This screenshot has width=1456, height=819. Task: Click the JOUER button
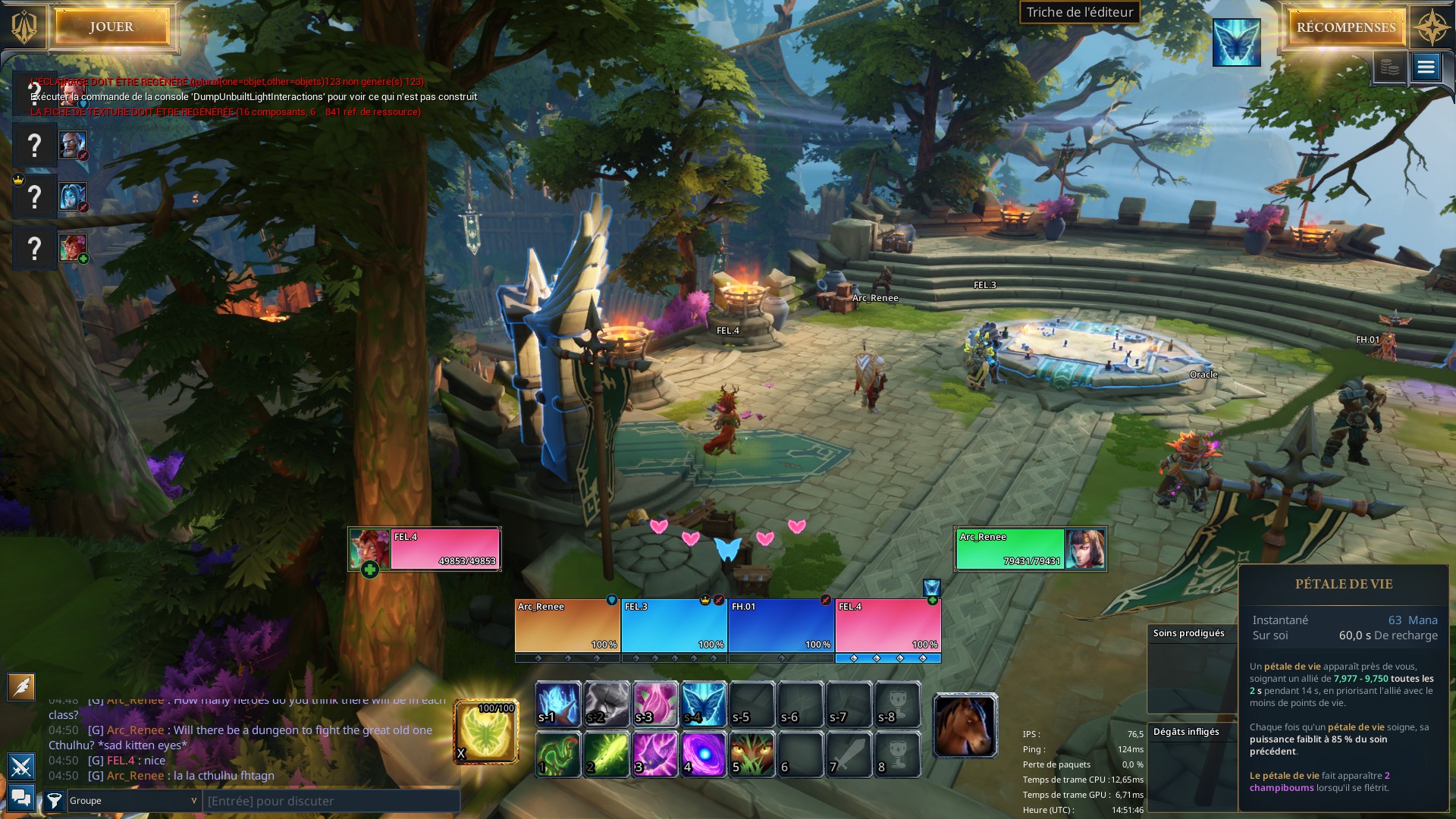coord(111,27)
